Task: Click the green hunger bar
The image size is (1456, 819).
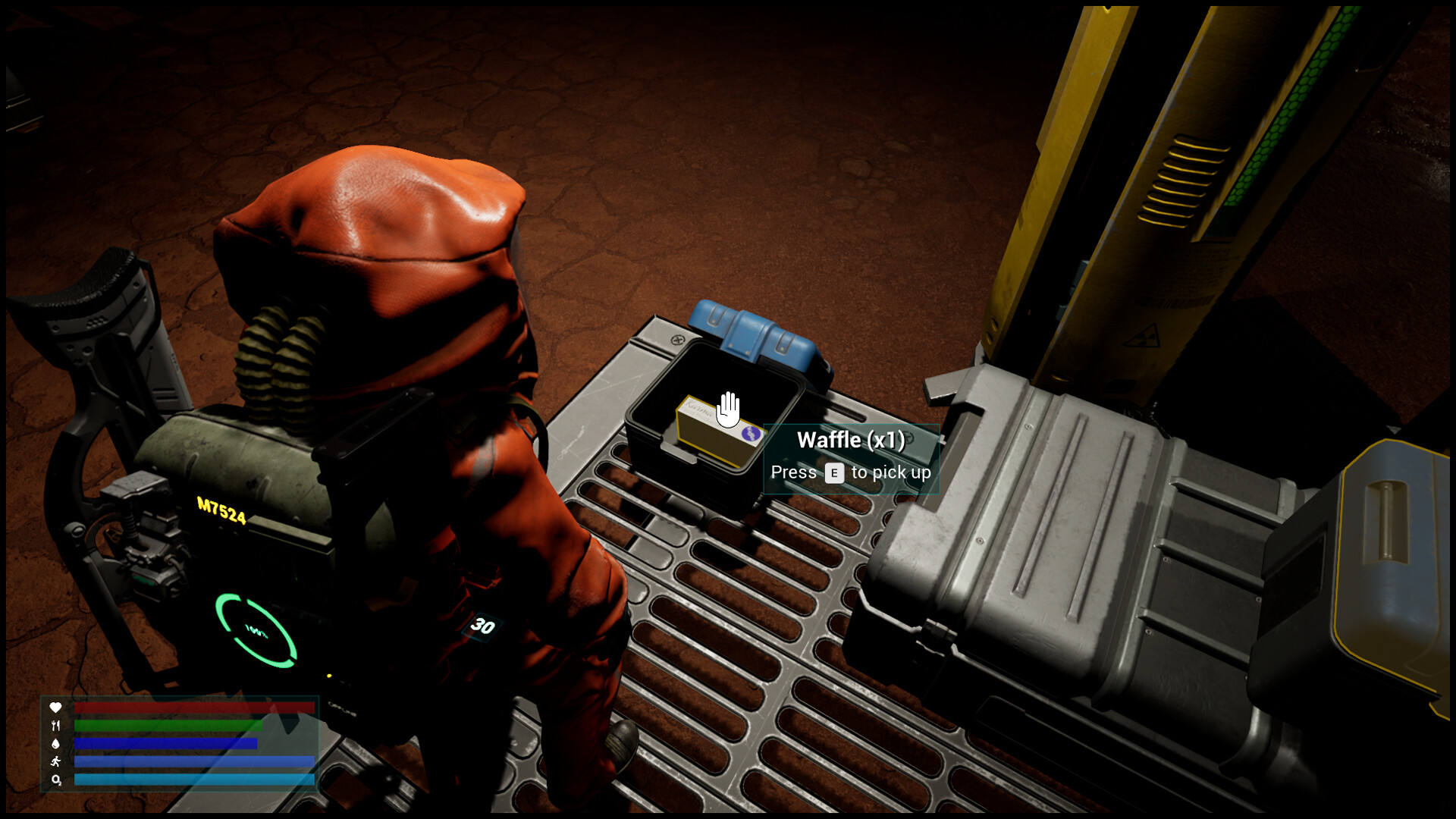Action: click(x=167, y=726)
